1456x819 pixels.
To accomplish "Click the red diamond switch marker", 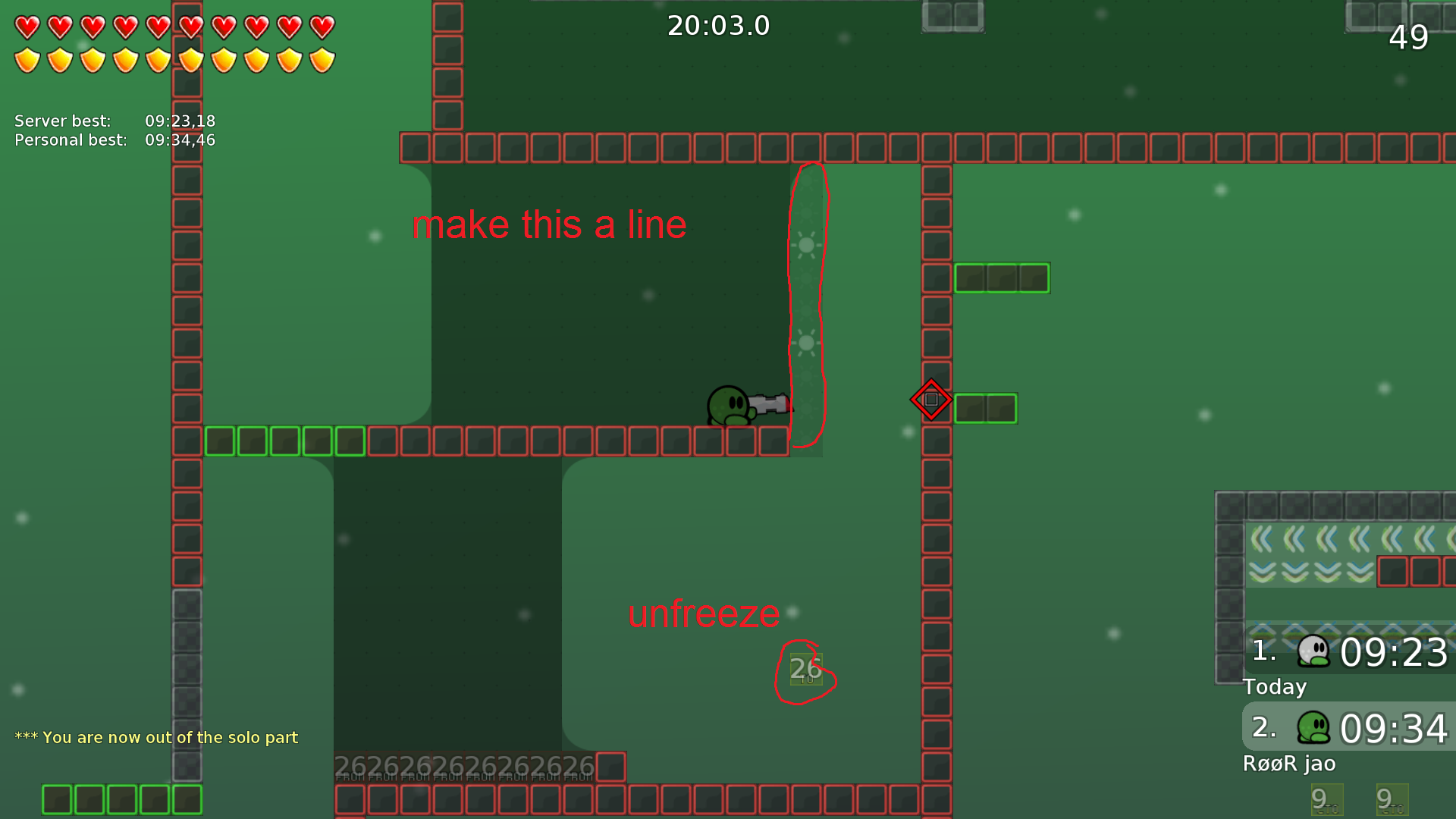I will 931,399.
